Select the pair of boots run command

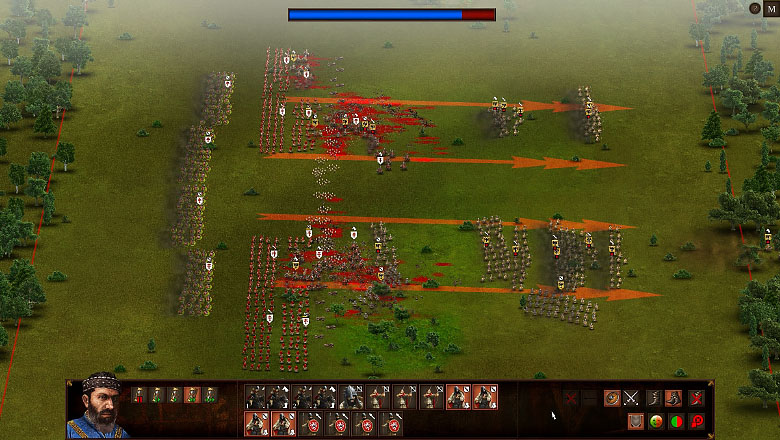point(674,398)
